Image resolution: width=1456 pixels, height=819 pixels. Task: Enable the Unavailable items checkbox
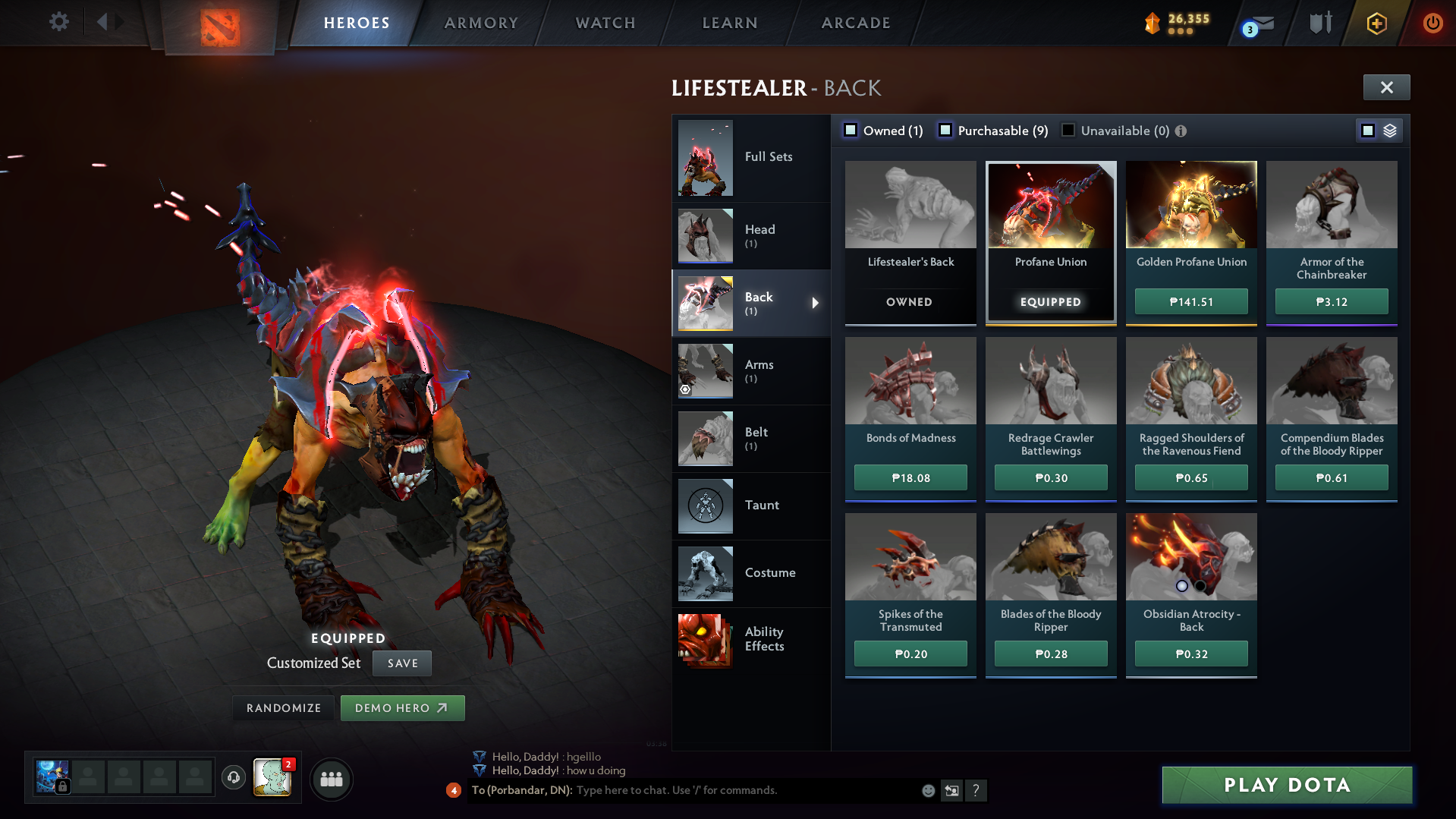pyautogui.click(x=1068, y=130)
